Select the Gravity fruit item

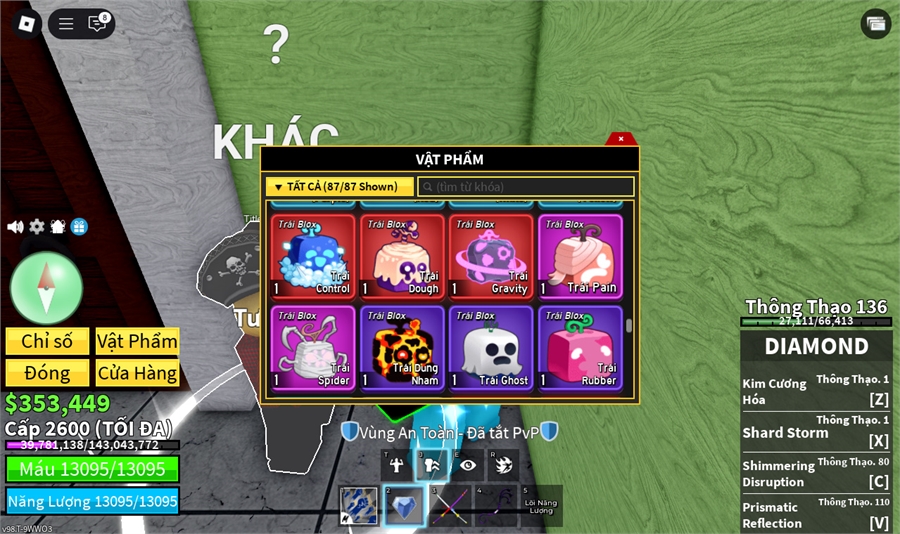pyautogui.click(x=491, y=257)
